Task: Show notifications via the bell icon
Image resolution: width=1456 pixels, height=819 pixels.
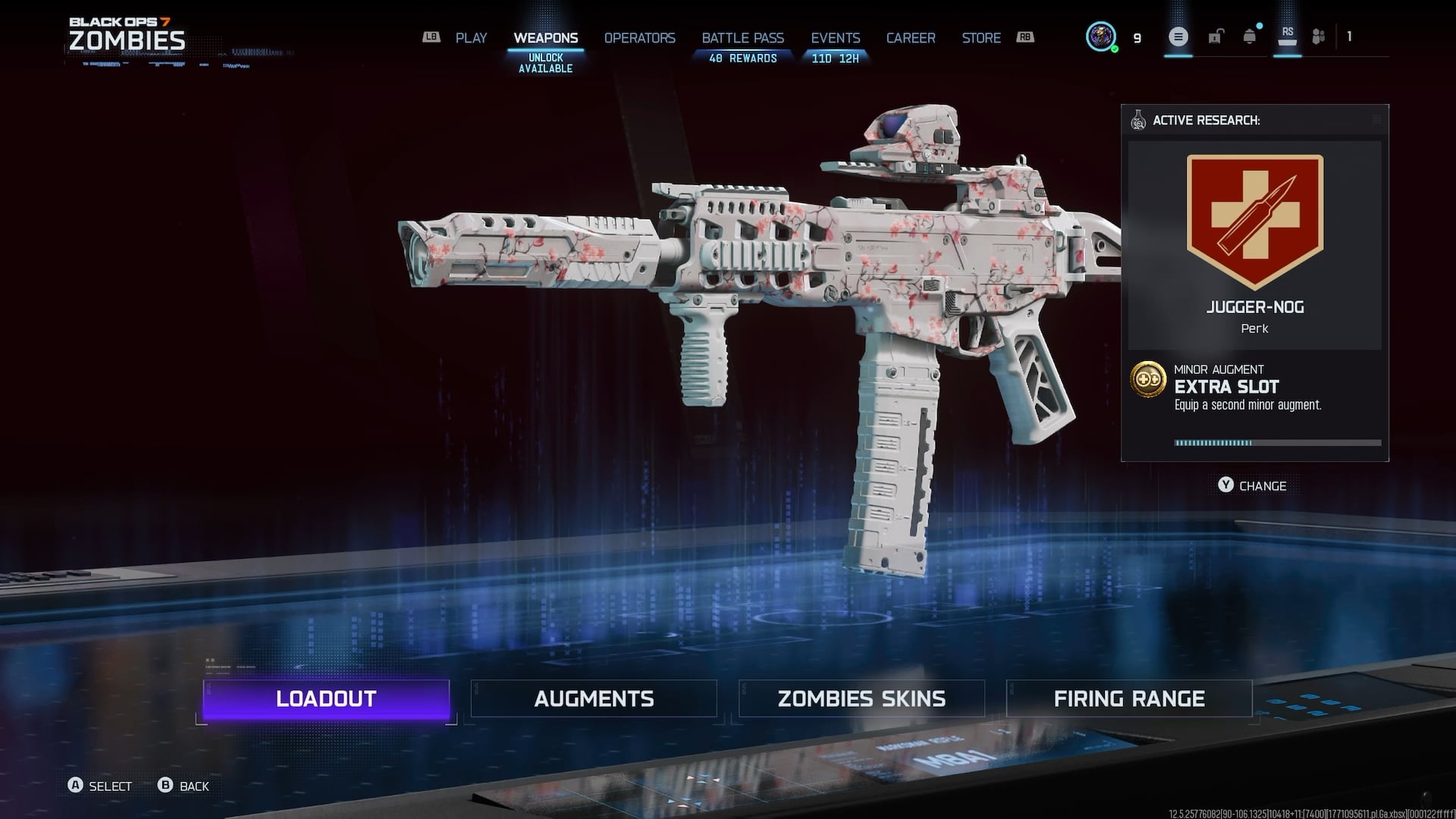Action: [1250, 36]
